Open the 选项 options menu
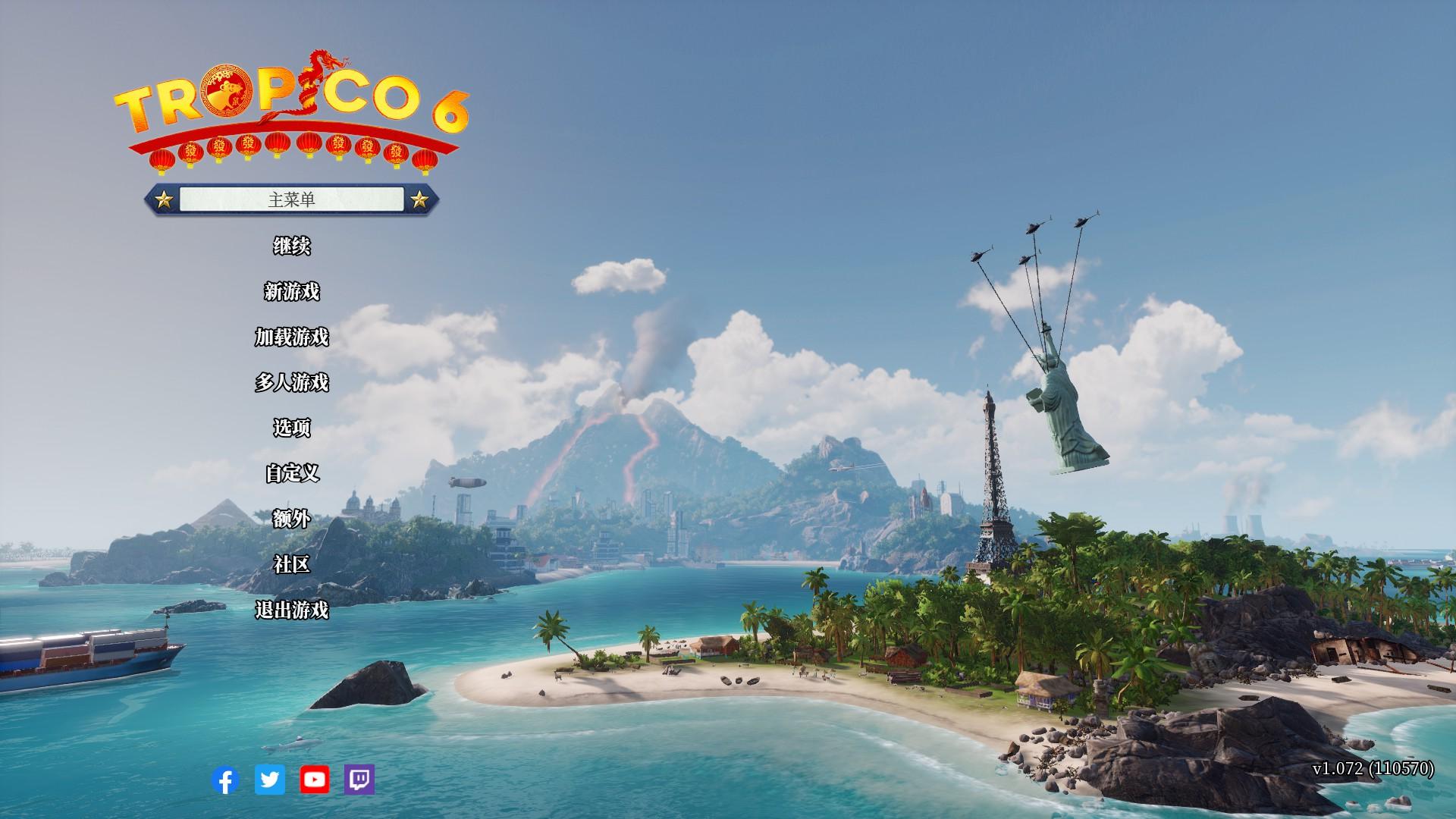The image size is (1456, 819). point(292,428)
